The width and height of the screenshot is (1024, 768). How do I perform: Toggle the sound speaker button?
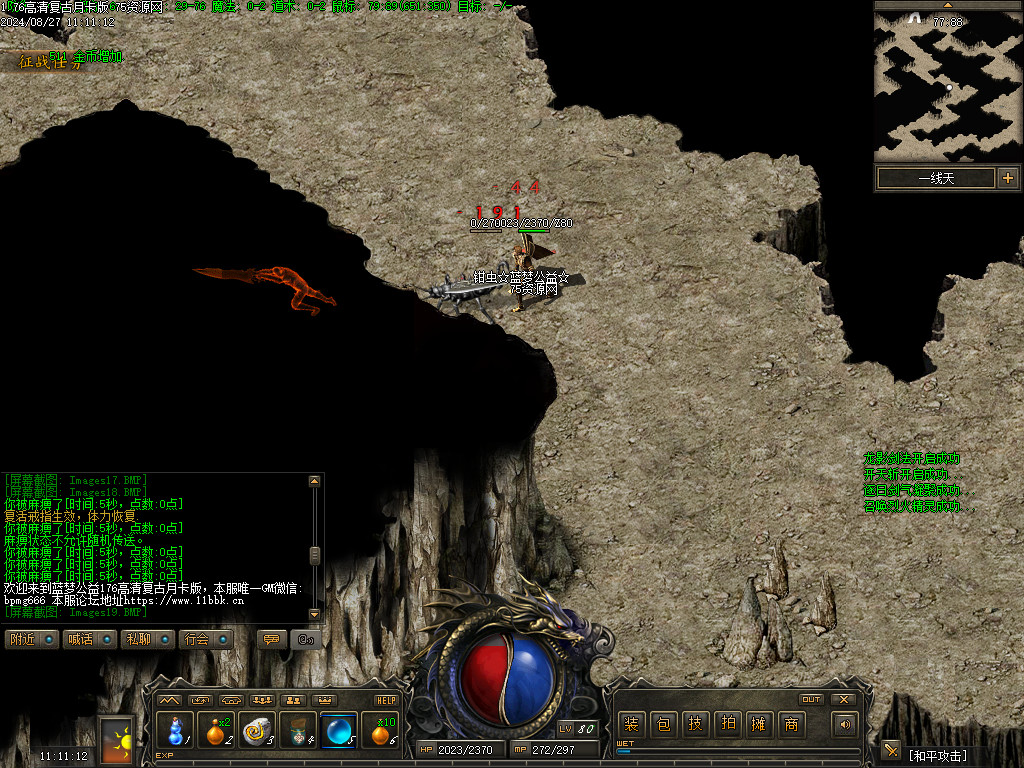pos(845,724)
